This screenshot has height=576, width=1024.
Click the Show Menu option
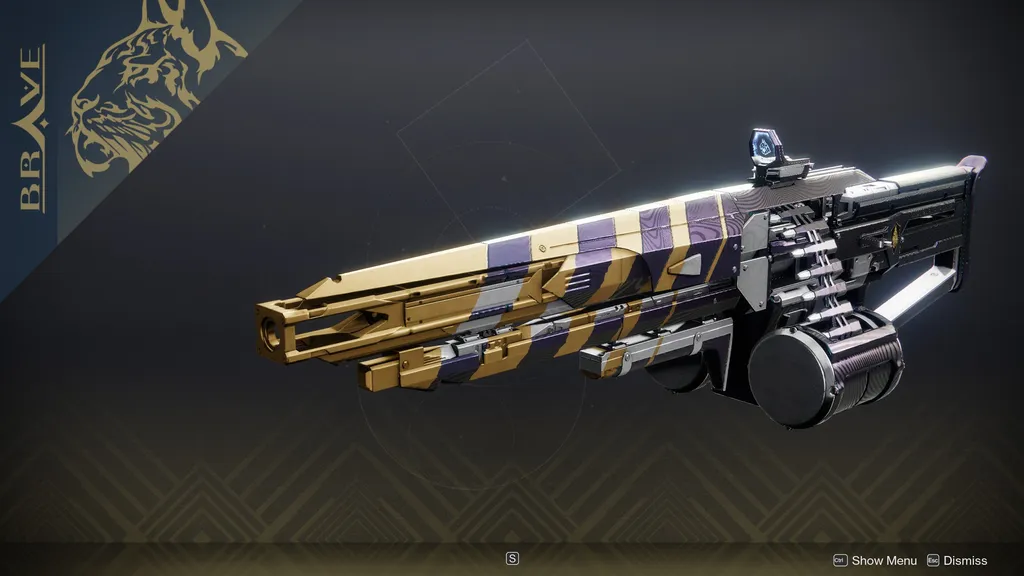(875, 561)
